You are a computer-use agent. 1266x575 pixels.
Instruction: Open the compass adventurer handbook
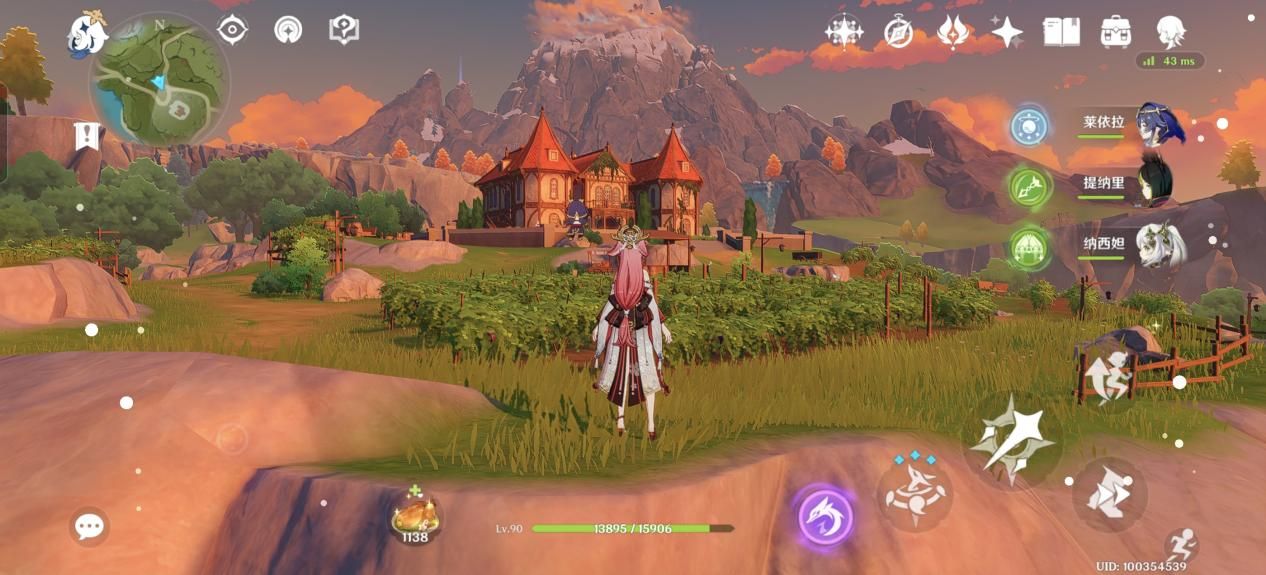coord(898,32)
